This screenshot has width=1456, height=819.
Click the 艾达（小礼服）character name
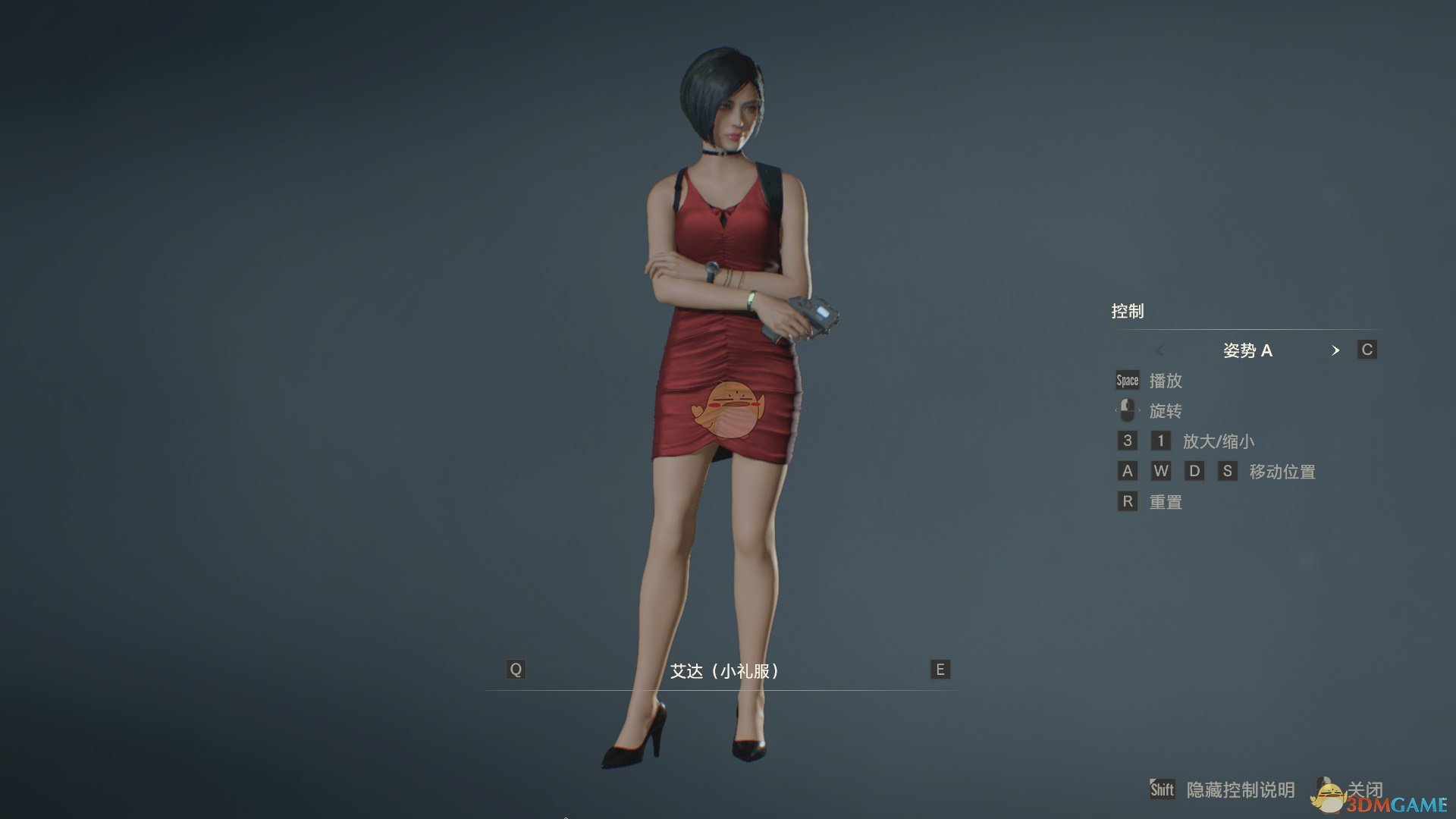coord(726,671)
